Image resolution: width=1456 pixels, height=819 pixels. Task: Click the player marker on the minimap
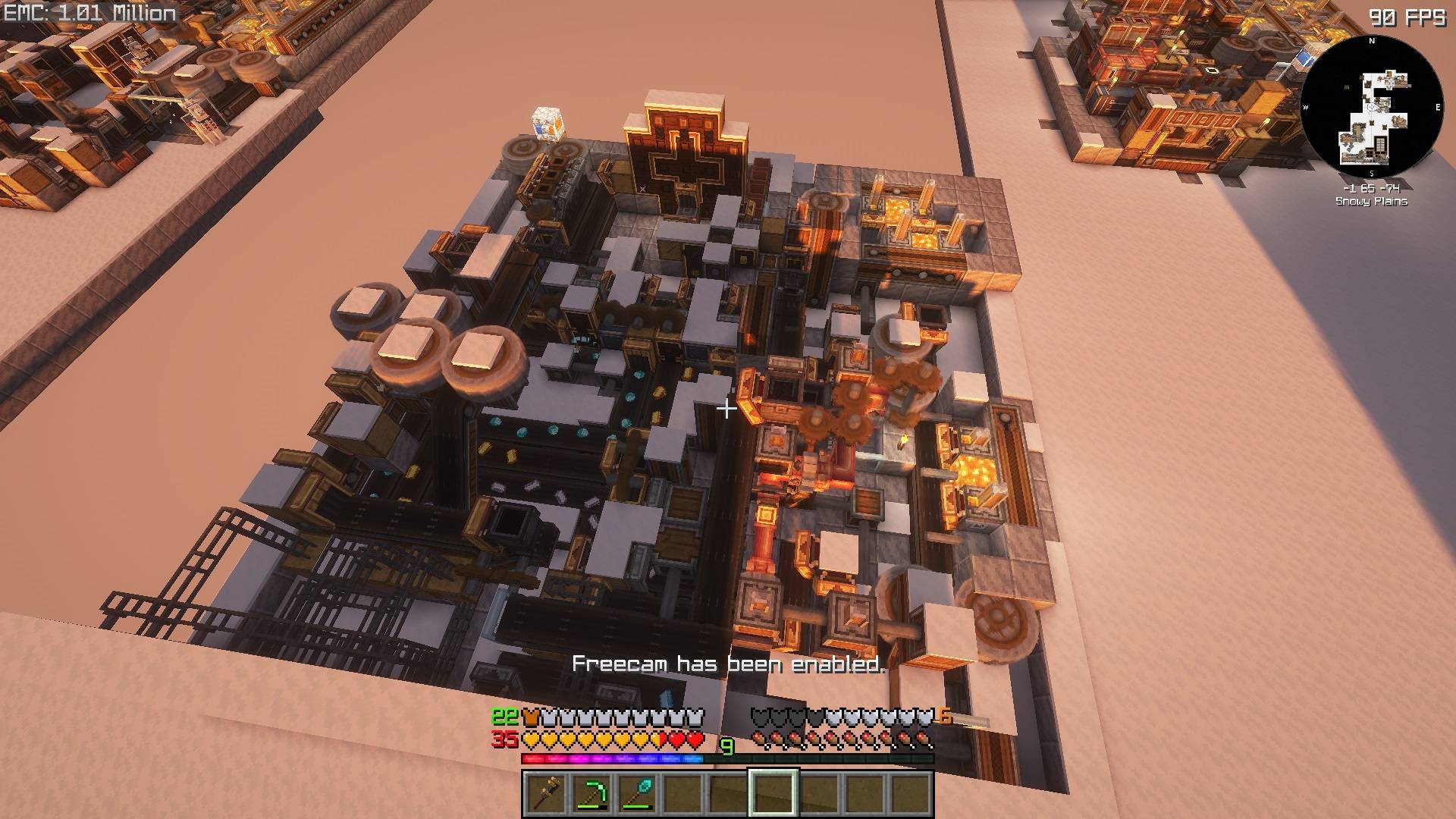pos(1370,107)
